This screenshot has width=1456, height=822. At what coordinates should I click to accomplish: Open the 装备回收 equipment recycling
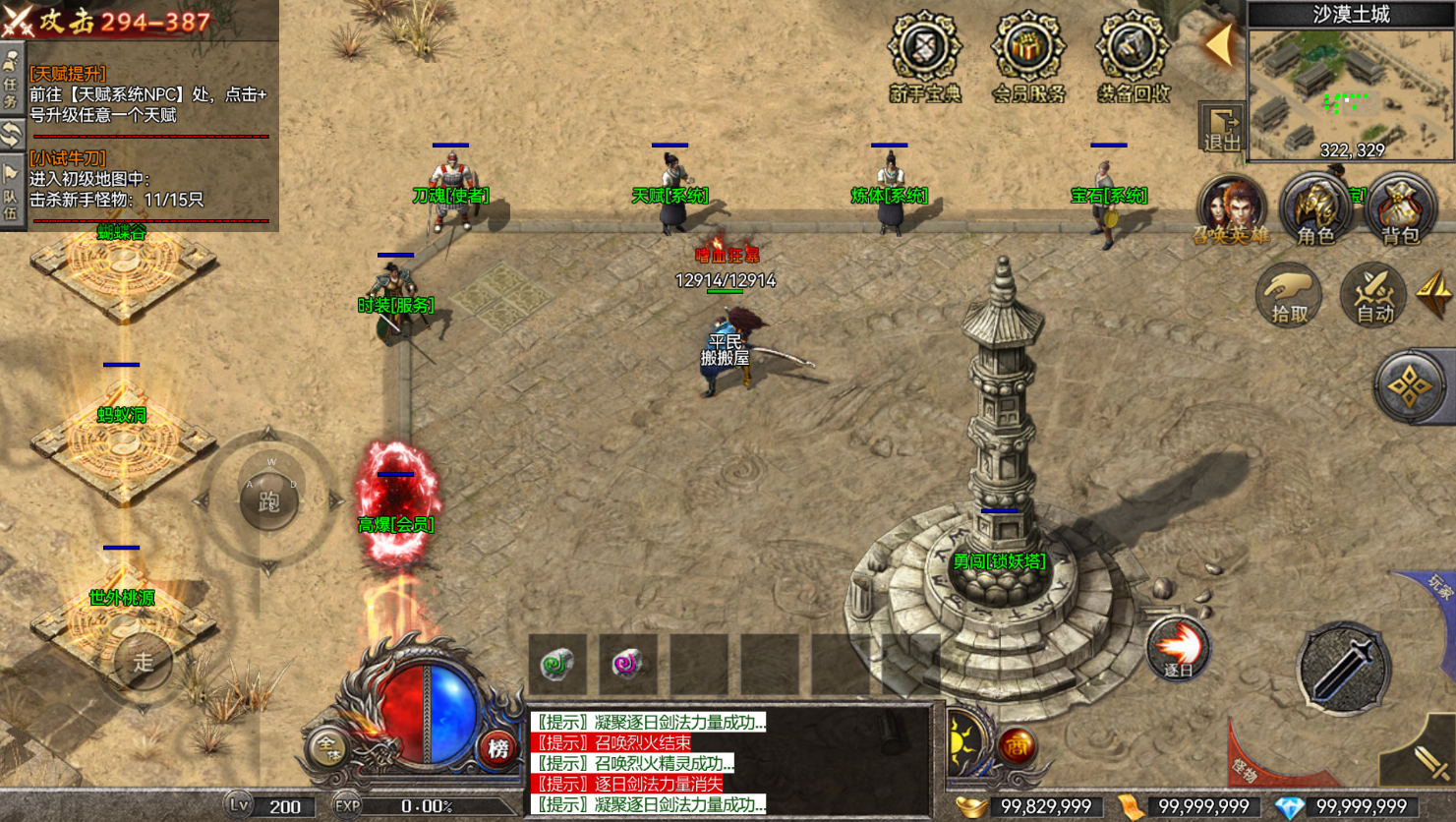click(1133, 56)
